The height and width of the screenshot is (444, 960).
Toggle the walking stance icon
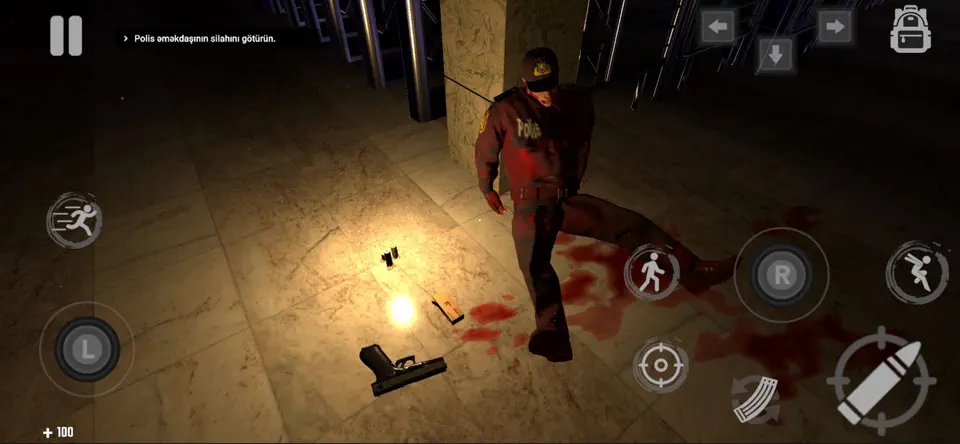tap(652, 271)
